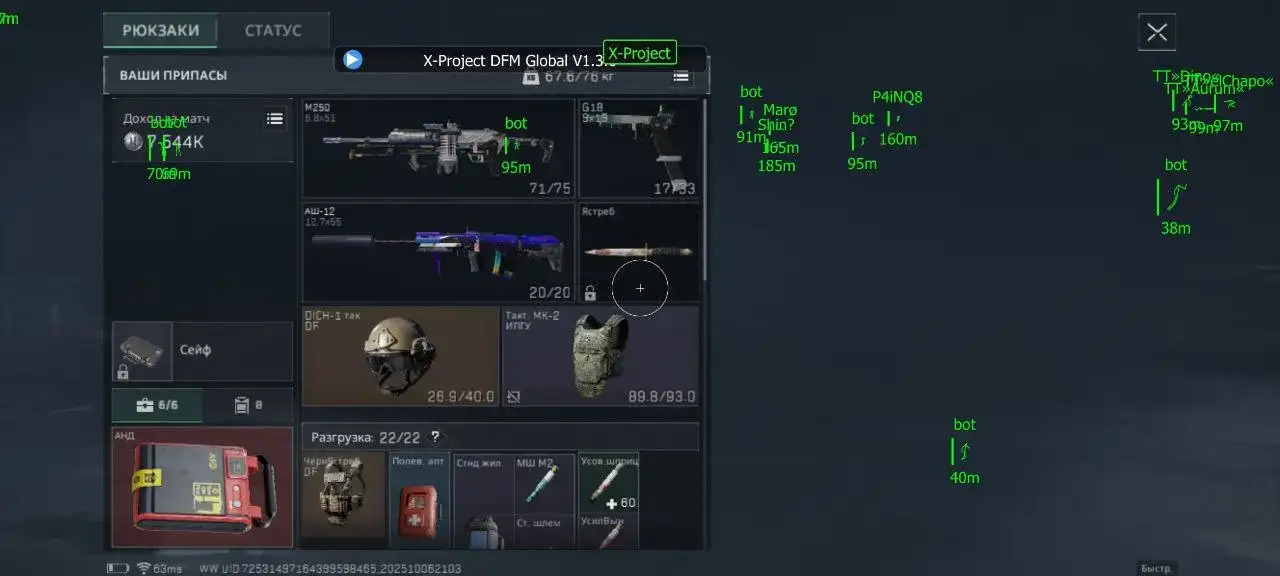Select the G18 pistol slot
The height and width of the screenshot is (576, 1280).
639,148
